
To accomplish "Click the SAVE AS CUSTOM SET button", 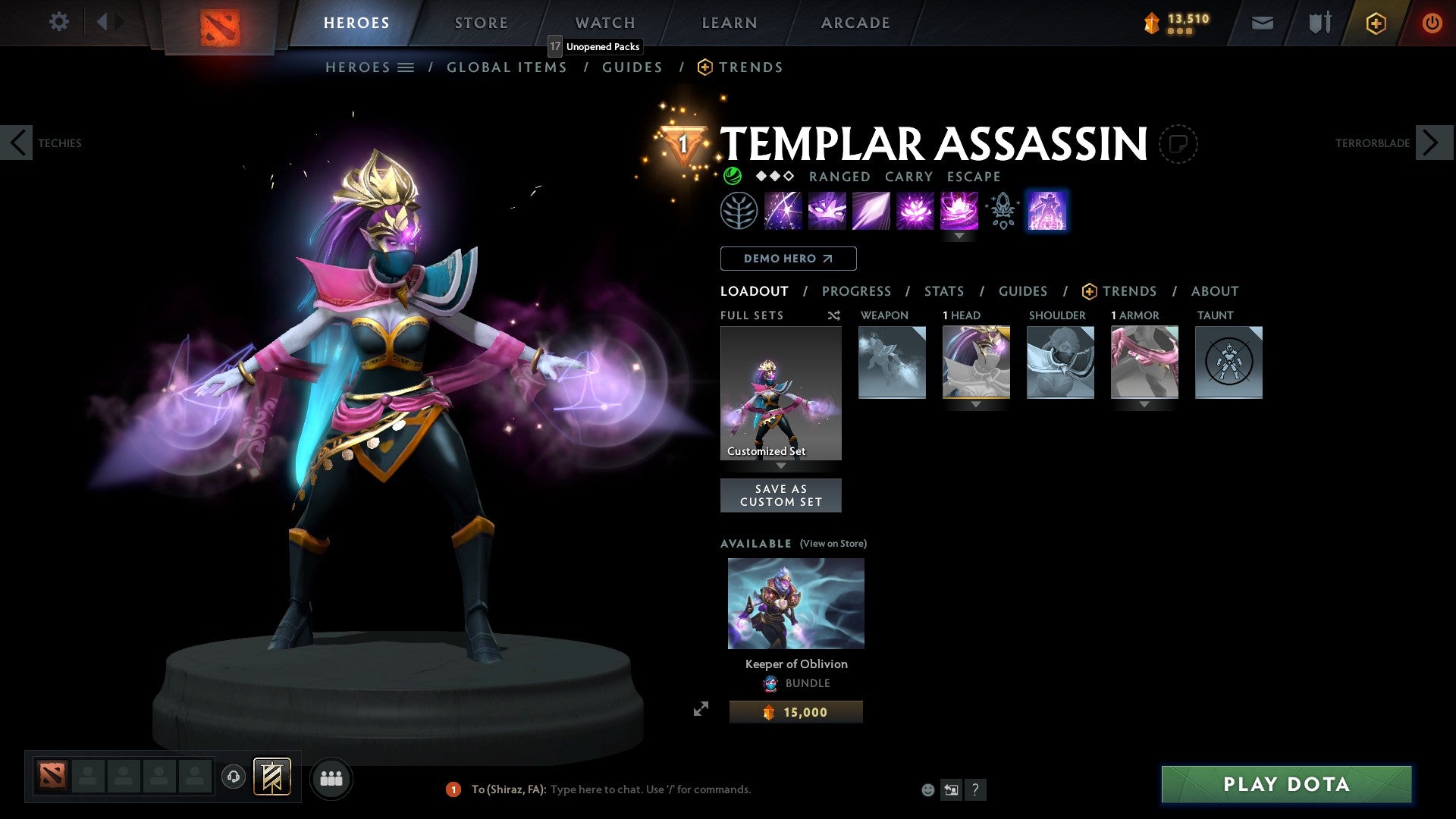I will [x=780, y=494].
